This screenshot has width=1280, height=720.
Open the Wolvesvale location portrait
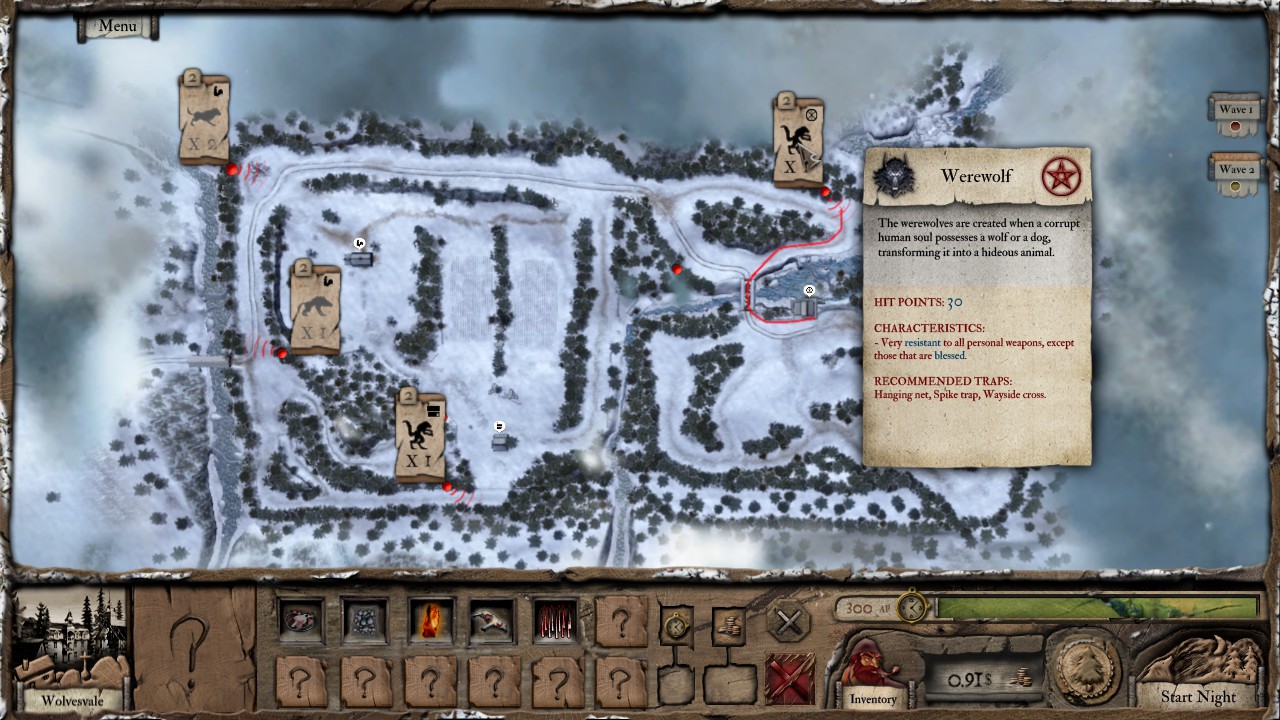71,650
